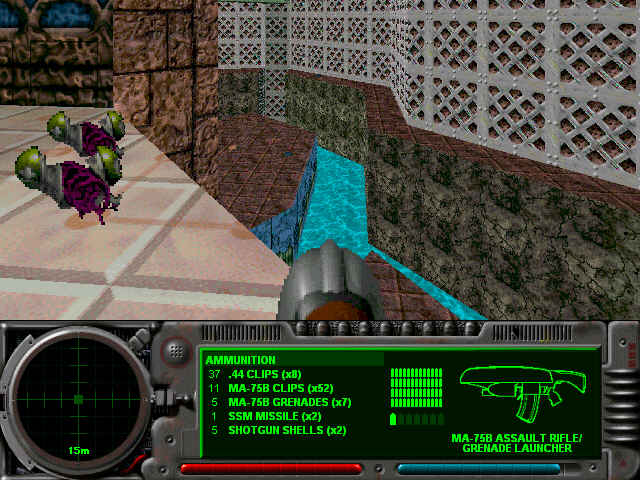The width and height of the screenshot is (640, 480).
Task: Click the circular motion sensor radar
Action: tap(77, 399)
